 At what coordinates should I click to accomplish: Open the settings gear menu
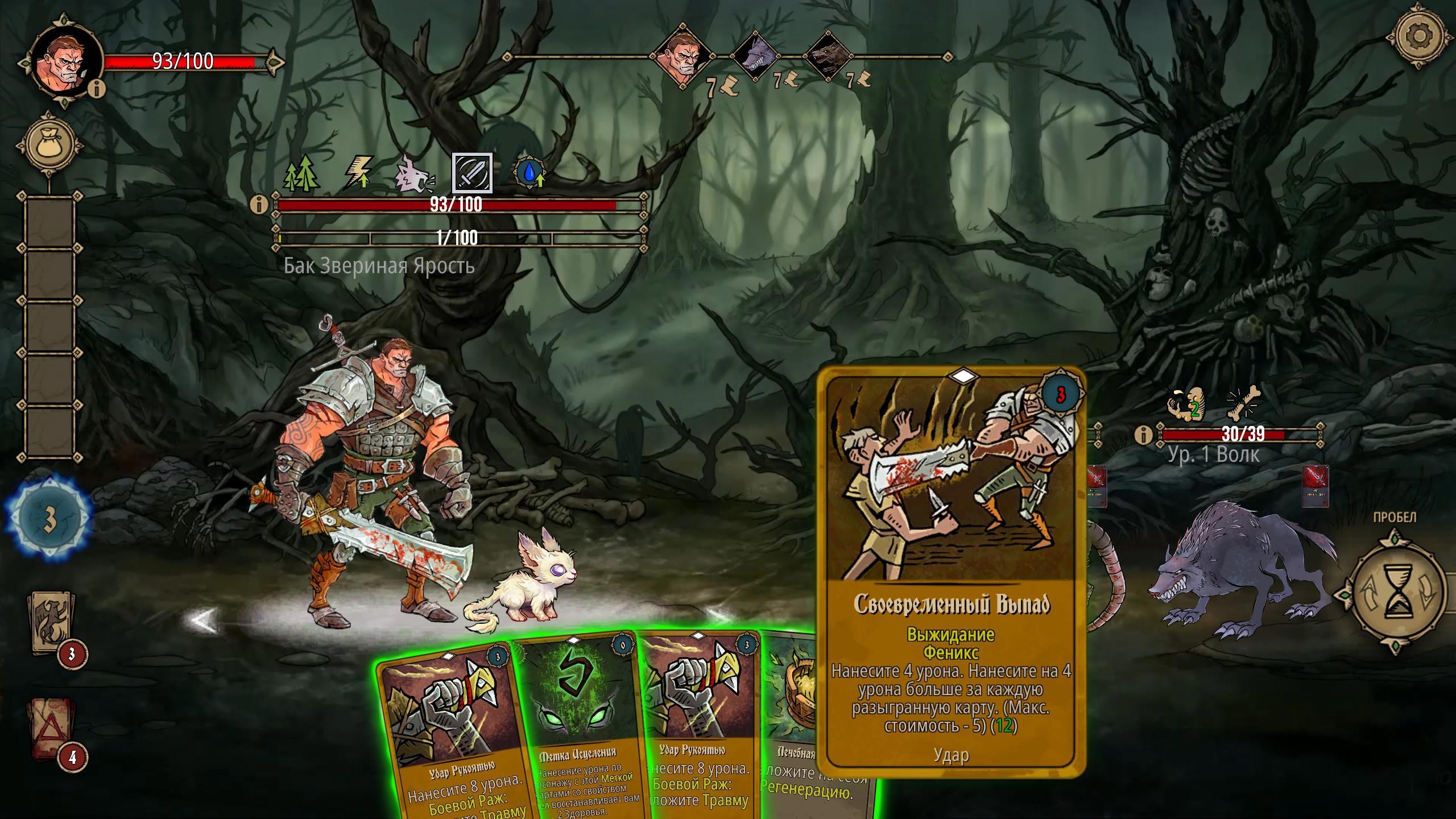pos(1419,36)
